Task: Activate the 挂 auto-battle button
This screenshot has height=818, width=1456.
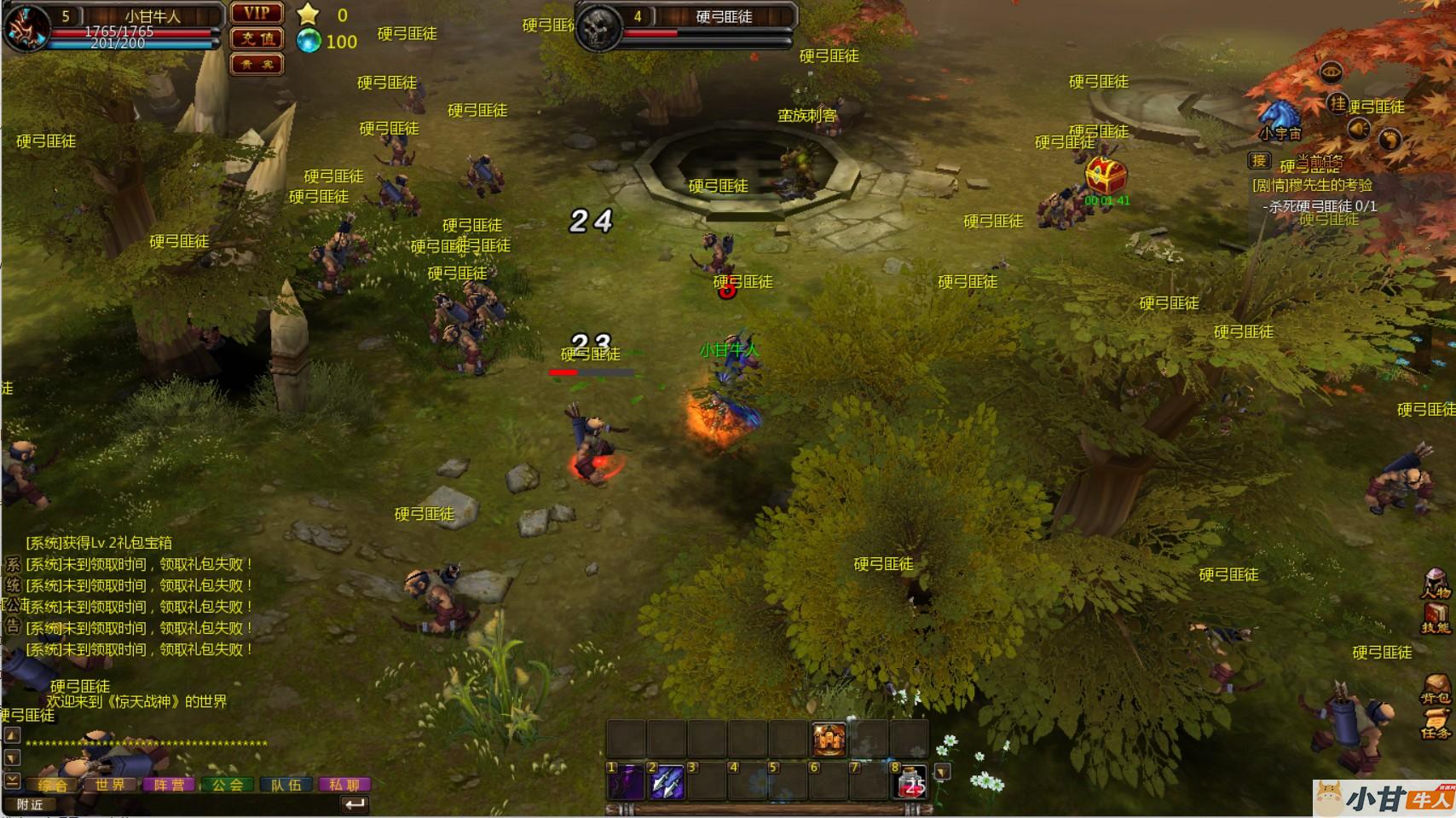Action: (1337, 103)
